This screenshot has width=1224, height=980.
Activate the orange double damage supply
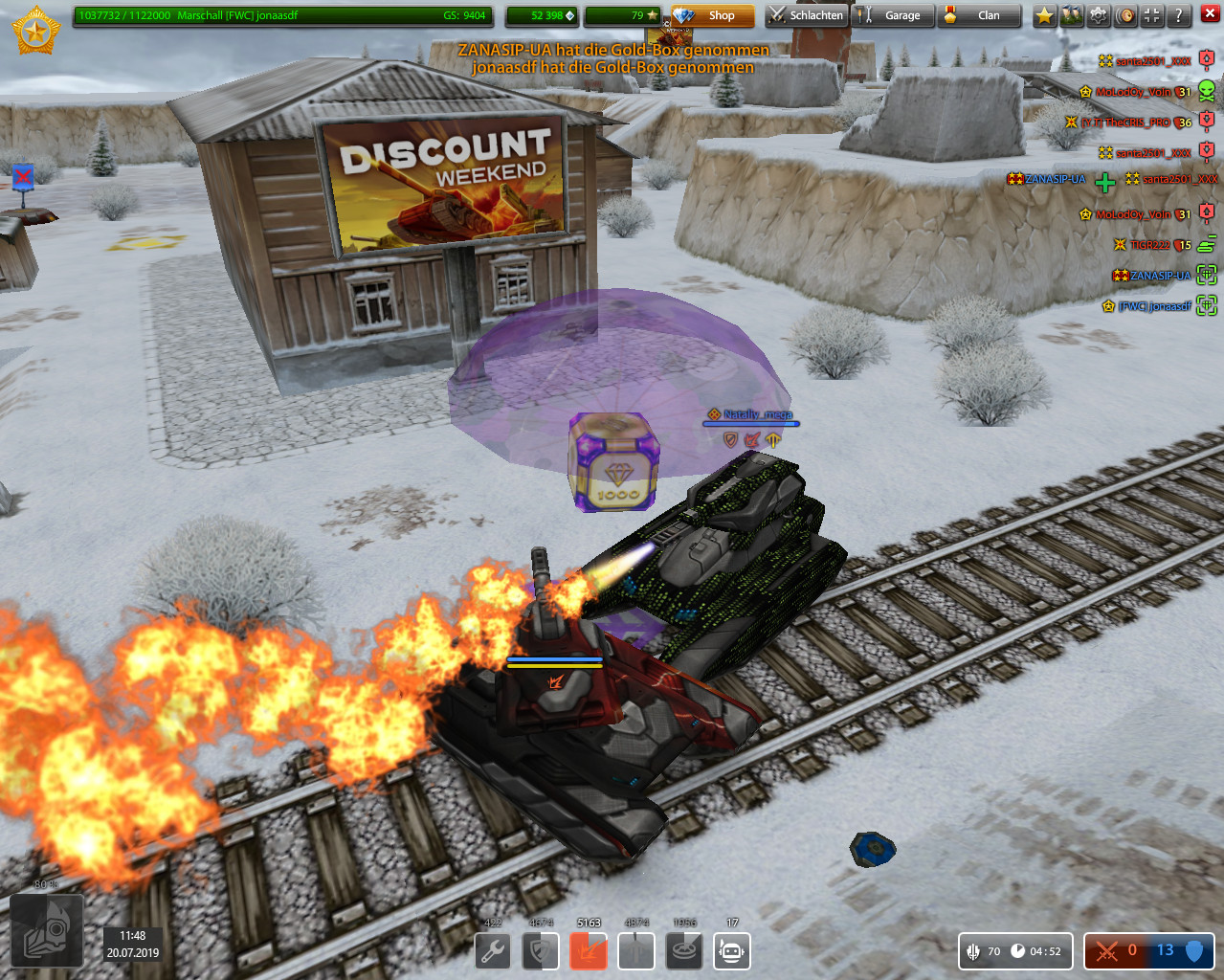pyautogui.click(x=589, y=951)
